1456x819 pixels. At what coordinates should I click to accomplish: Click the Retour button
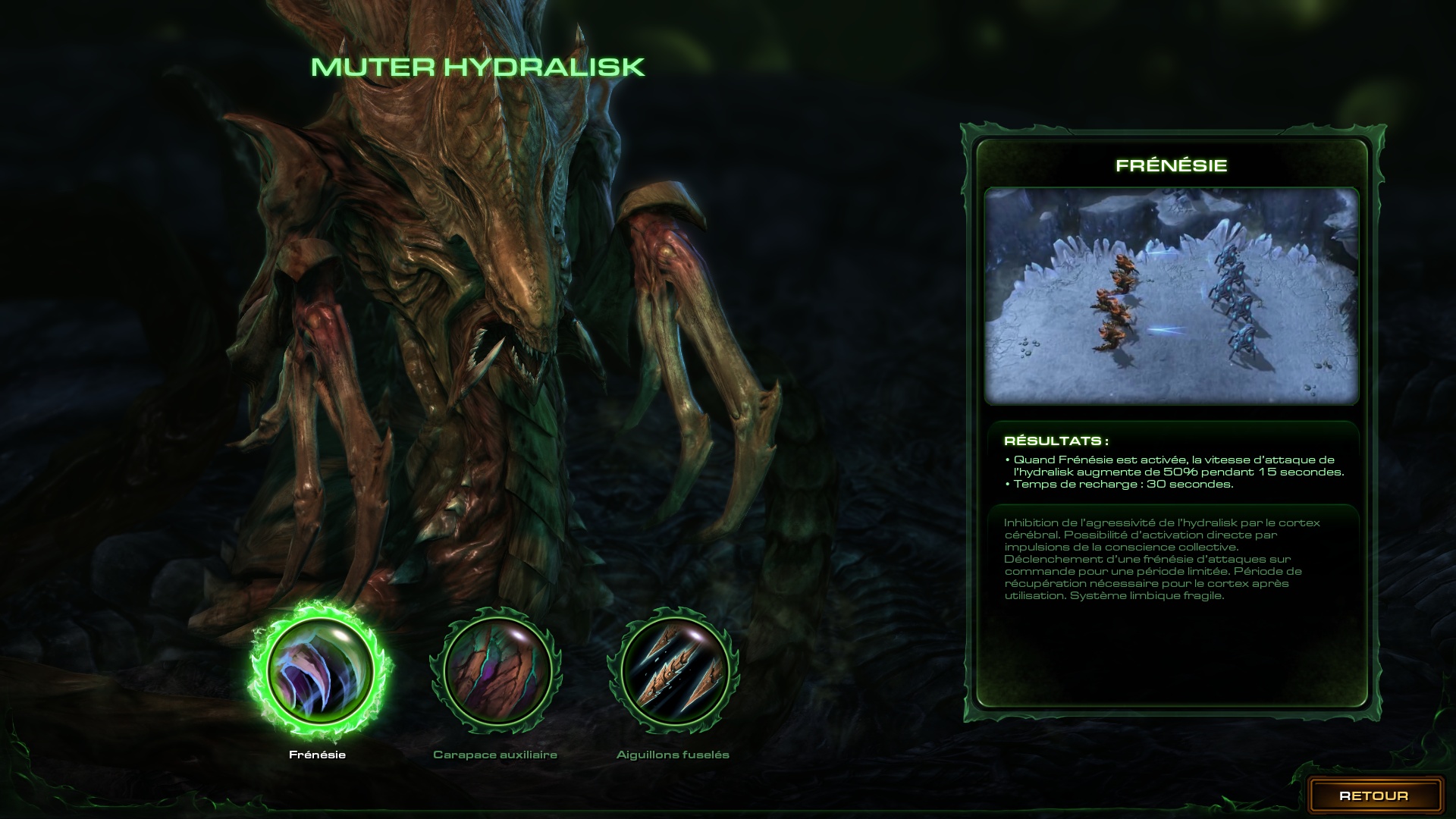[x=1373, y=795]
